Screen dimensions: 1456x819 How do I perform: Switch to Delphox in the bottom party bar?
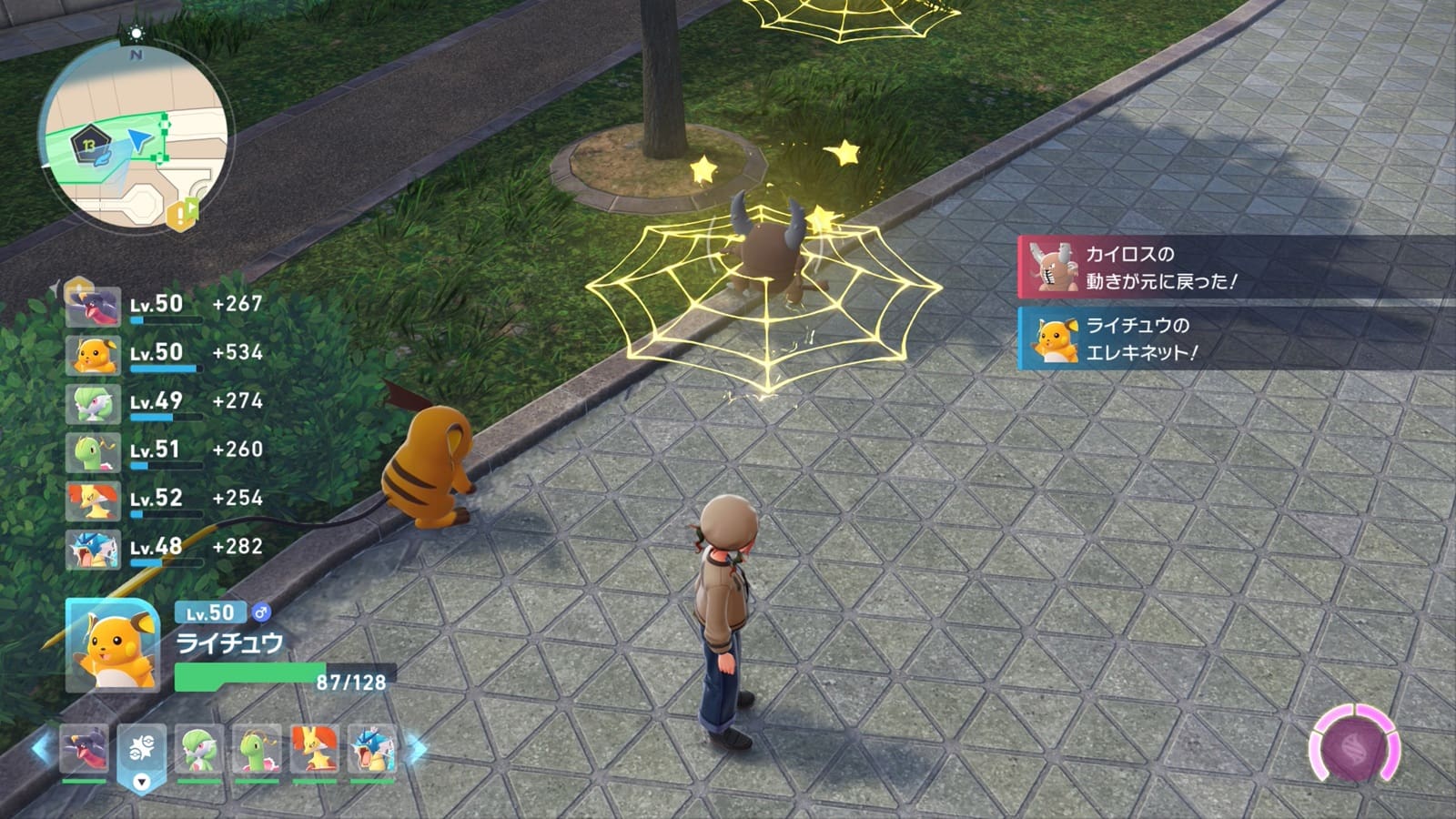pos(314,749)
